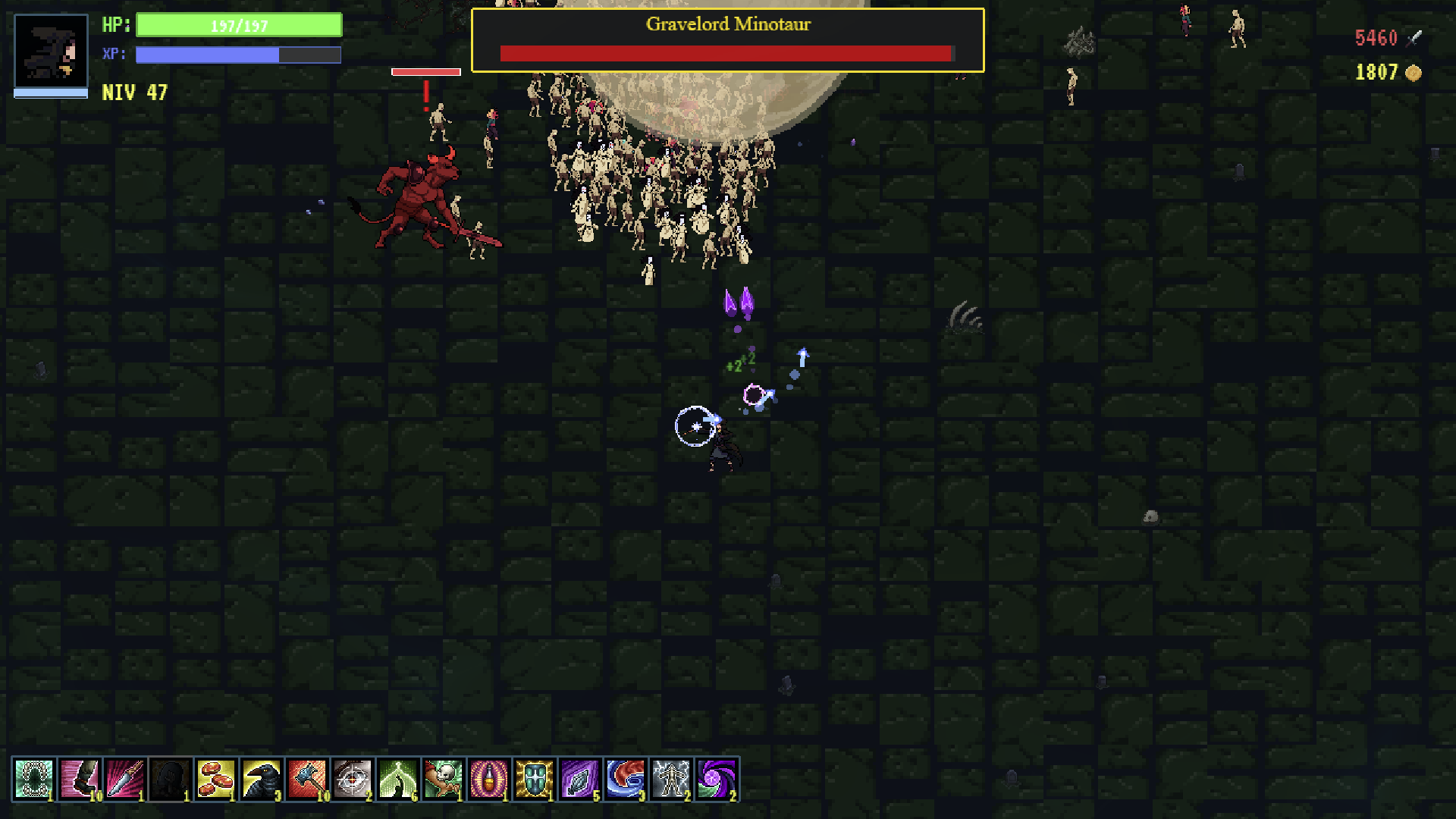
Task: Click the targeted eye crosshair icon
Action: tap(353, 779)
